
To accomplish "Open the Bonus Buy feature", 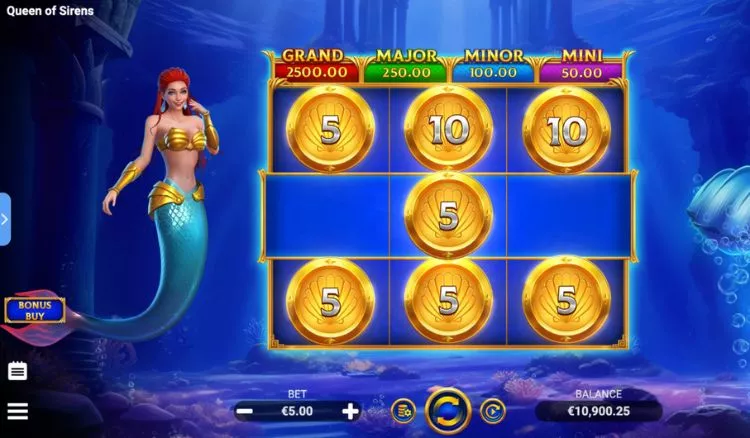I will pos(34,310).
